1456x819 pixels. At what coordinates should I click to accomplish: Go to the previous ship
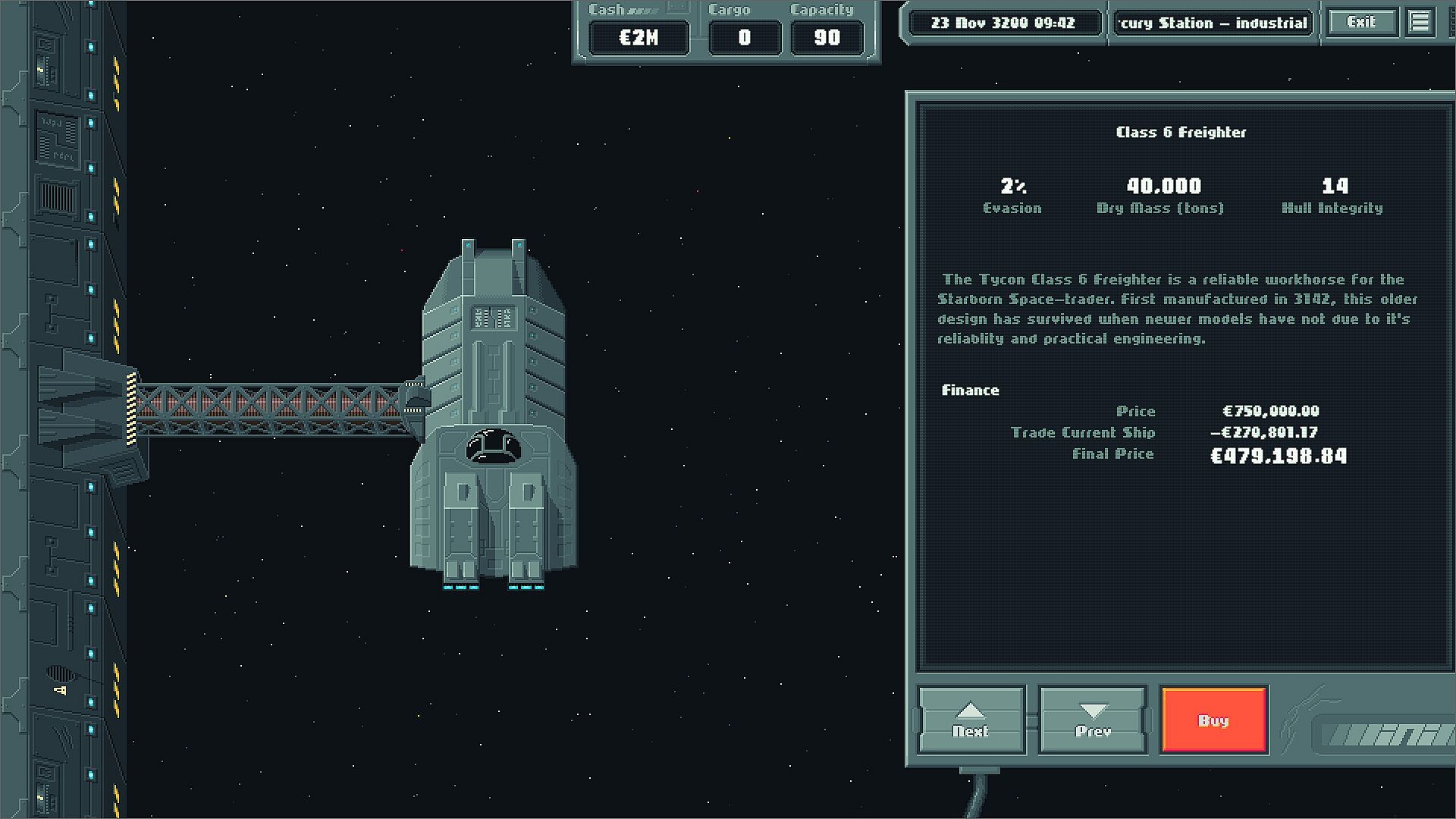tap(1093, 720)
